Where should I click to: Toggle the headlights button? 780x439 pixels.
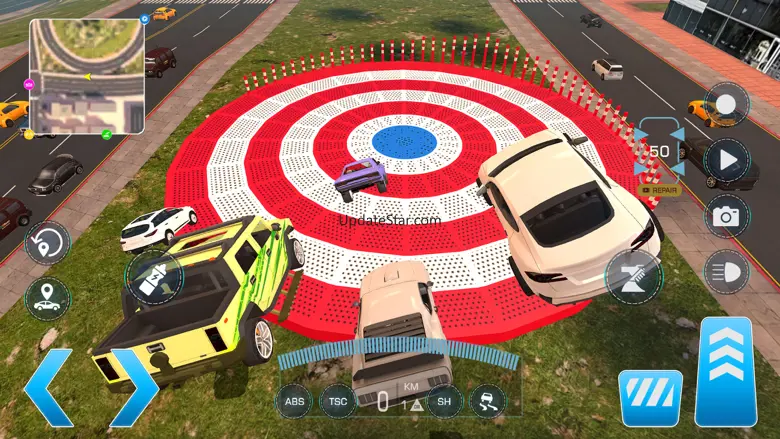[726, 271]
